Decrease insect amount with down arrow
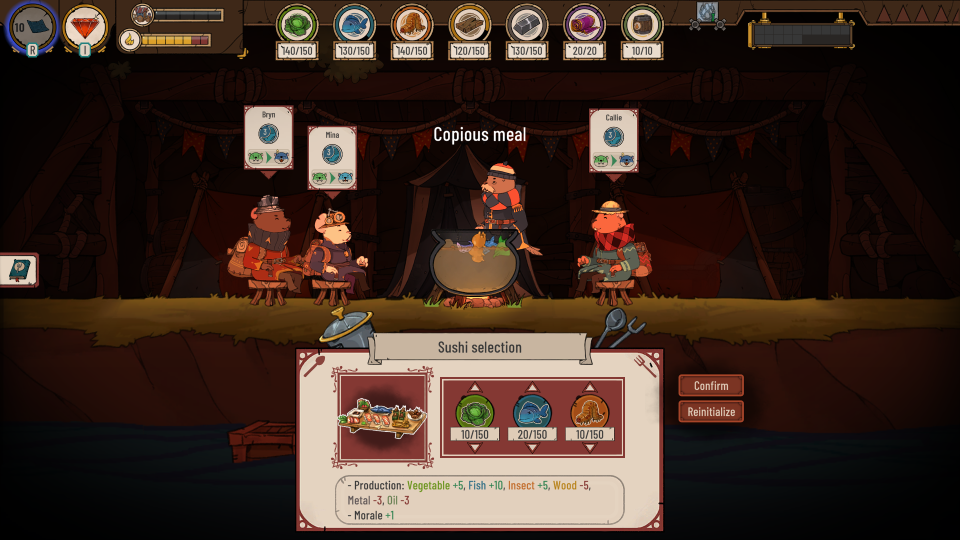Image resolution: width=960 pixels, height=540 pixels. tap(590, 447)
